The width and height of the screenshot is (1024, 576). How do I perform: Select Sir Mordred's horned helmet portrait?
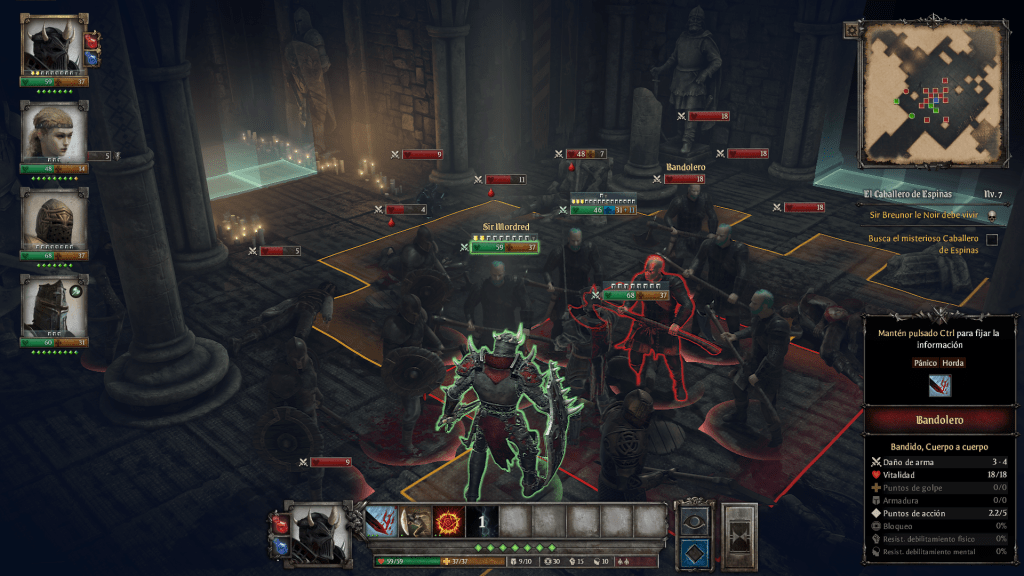(x=52, y=44)
